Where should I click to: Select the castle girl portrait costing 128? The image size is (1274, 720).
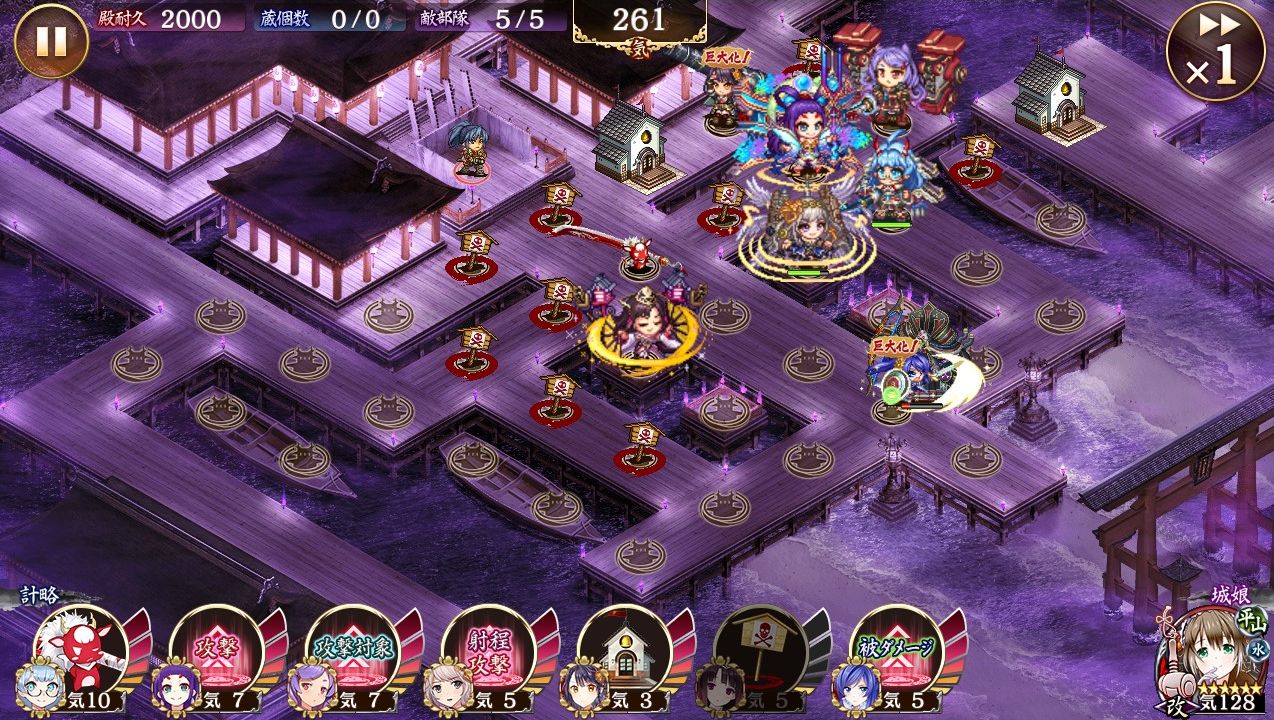[1210, 655]
